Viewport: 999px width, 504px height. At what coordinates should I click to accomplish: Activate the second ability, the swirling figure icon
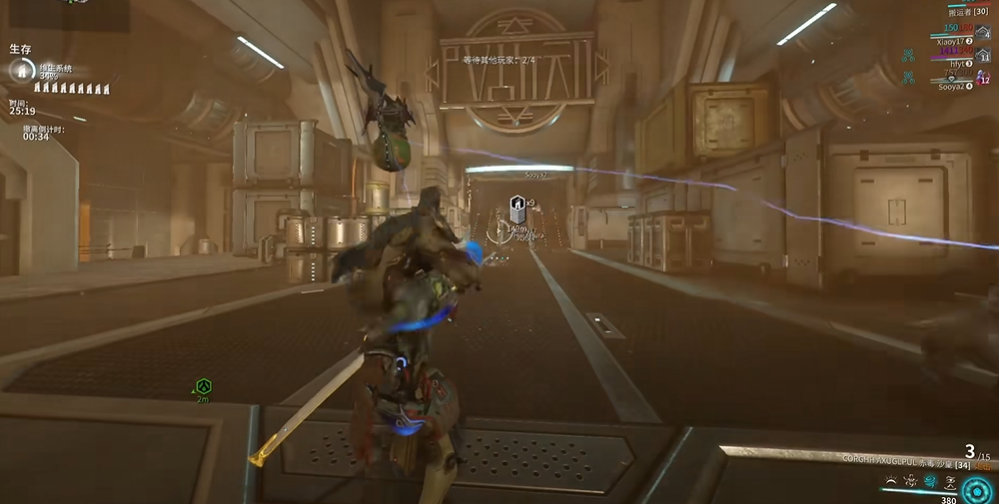[x=909, y=482]
